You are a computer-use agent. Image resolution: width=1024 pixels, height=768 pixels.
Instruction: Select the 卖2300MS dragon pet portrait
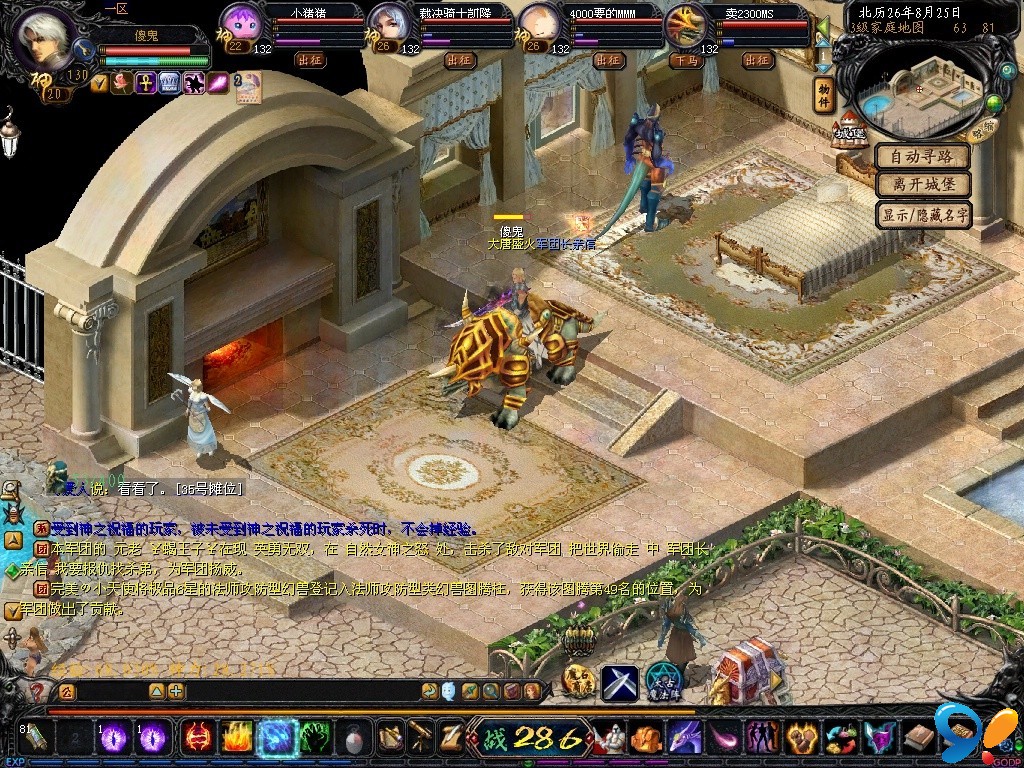pyautogui.click(x=686, y=27)
